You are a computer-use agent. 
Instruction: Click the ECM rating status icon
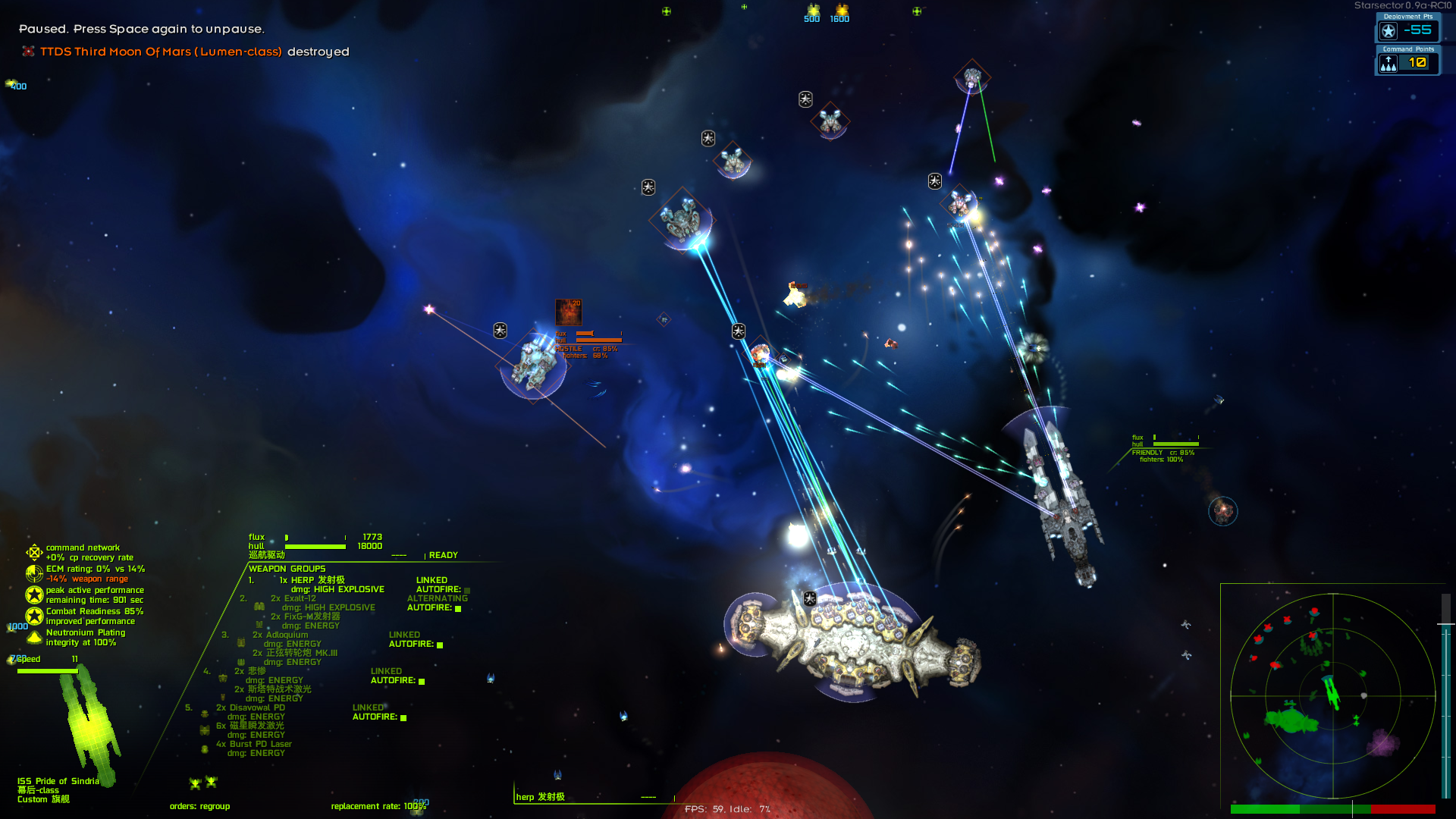[x=34, y=573]
